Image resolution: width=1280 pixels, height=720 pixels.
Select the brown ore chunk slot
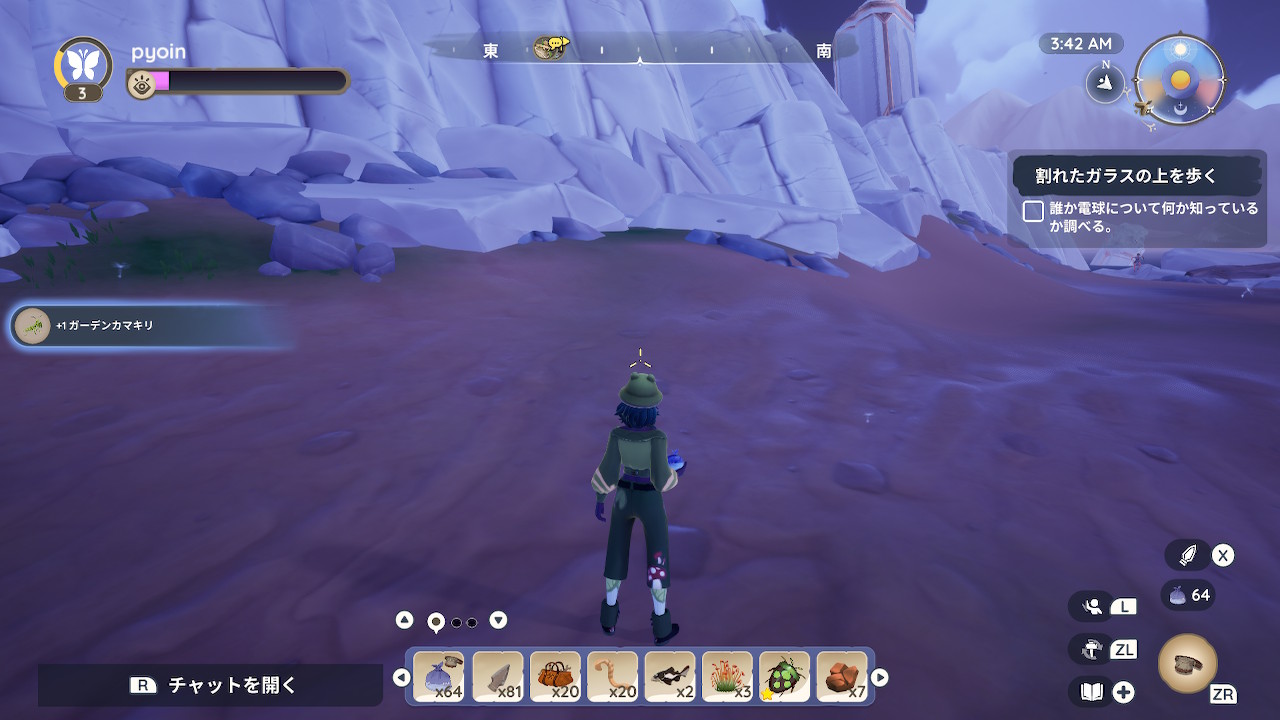click(842, 677)
